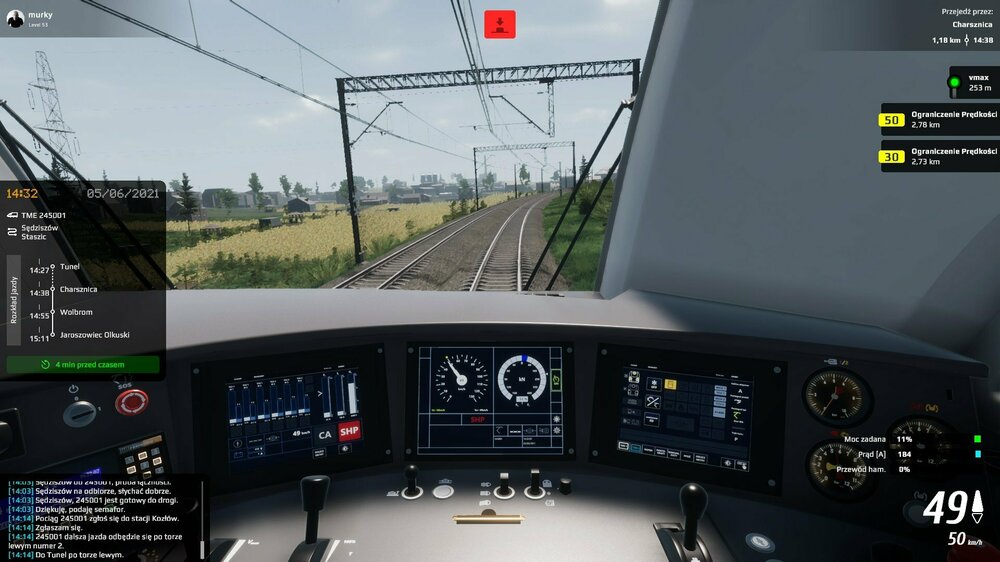Open the murky player profile avatar
Image resolution: width=1000 pixels, height=562 pixels.
pyautogui.click(x=15, y=18)
